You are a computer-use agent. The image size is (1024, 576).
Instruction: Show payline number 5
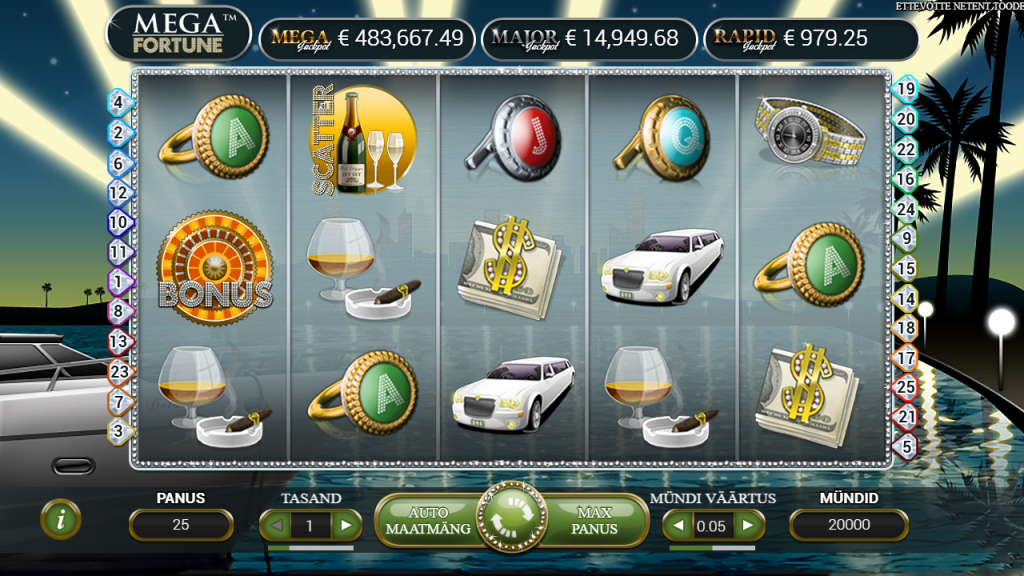[x=906, y=446]
